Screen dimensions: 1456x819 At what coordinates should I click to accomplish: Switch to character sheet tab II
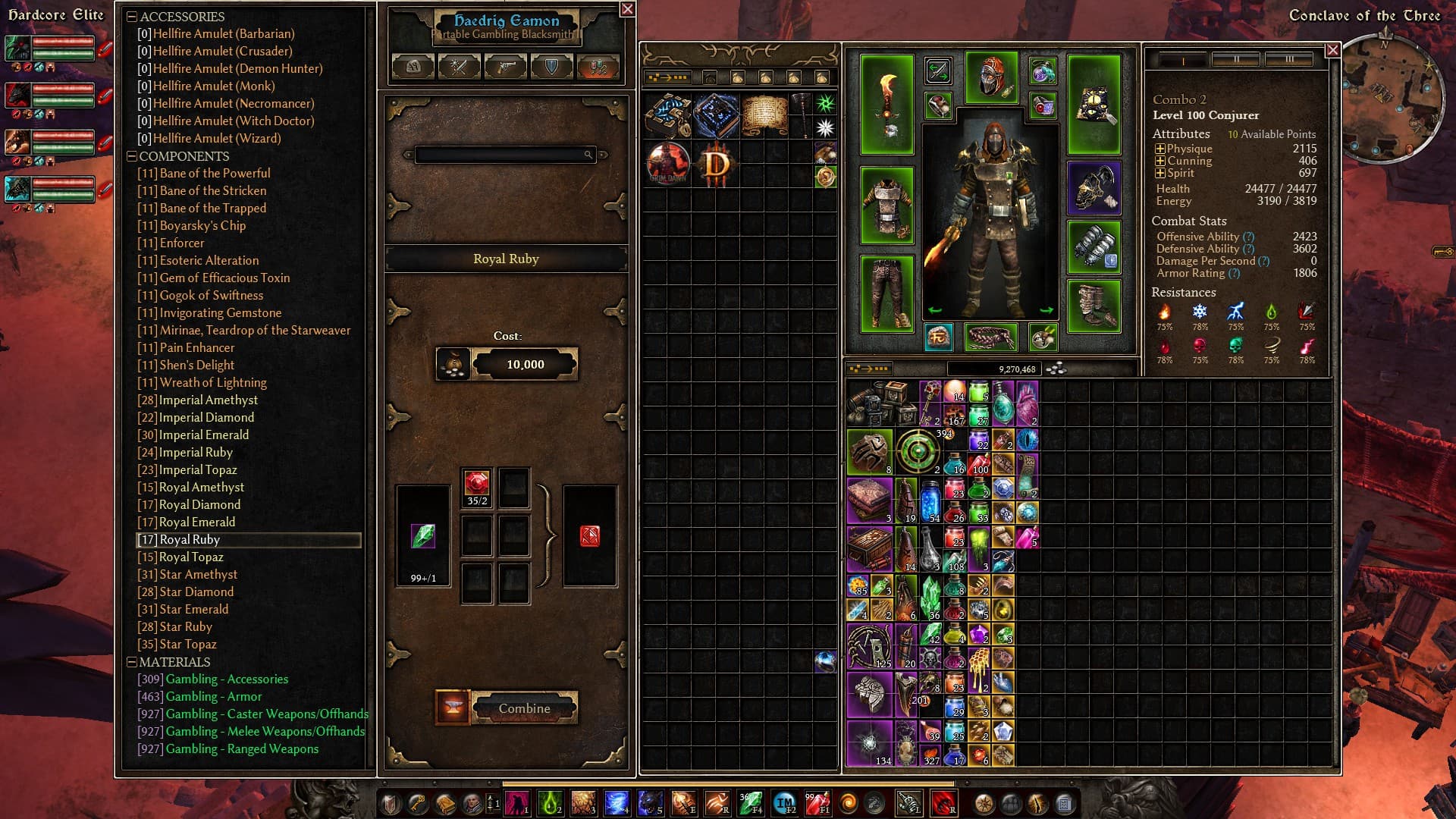click(1235, 60)
